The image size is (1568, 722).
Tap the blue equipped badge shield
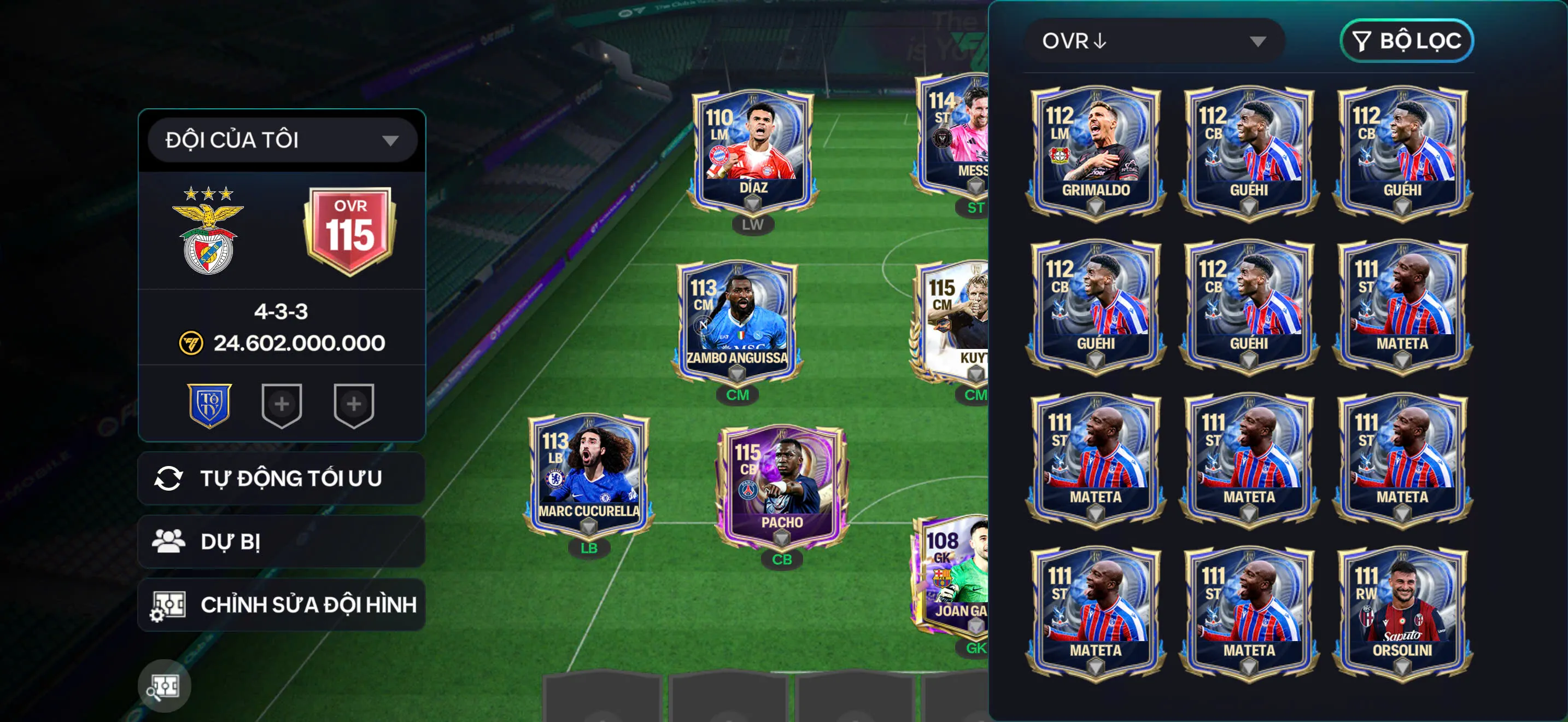209,405
